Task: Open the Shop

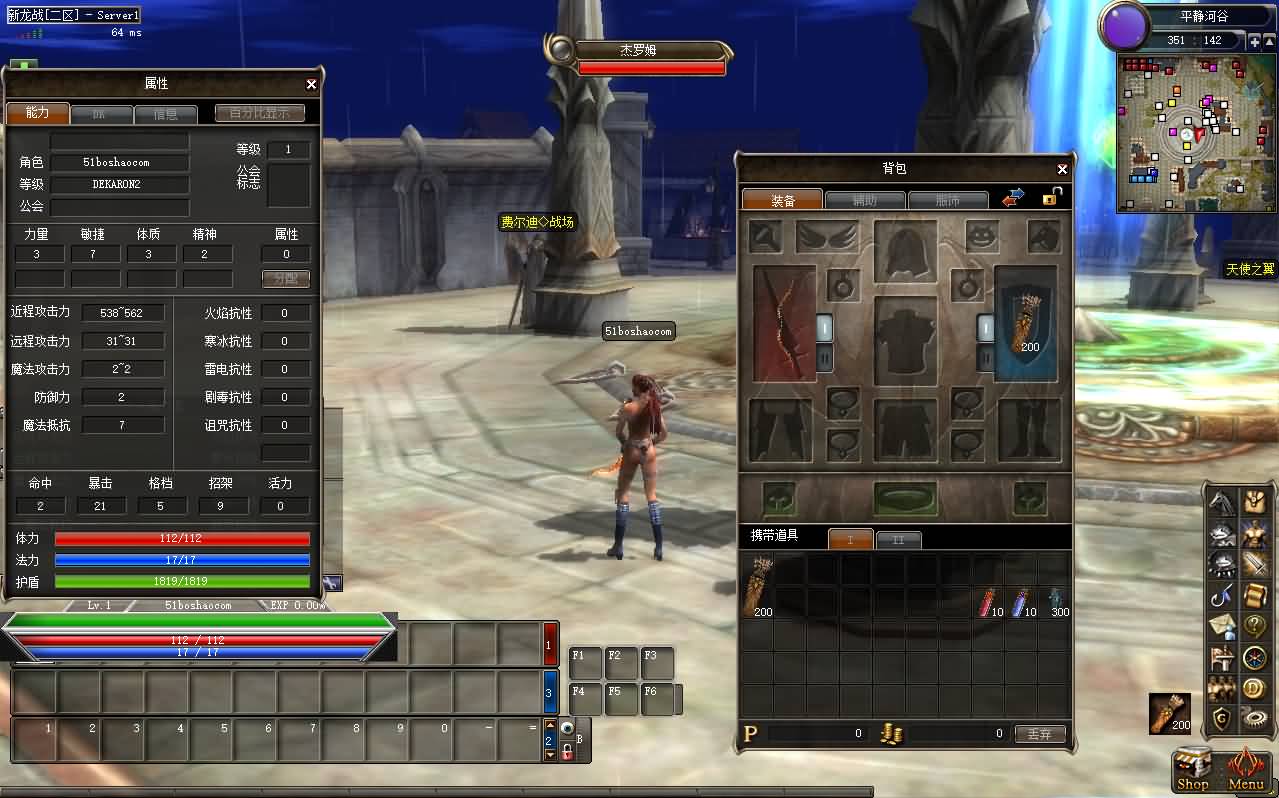Action: 1192,768
